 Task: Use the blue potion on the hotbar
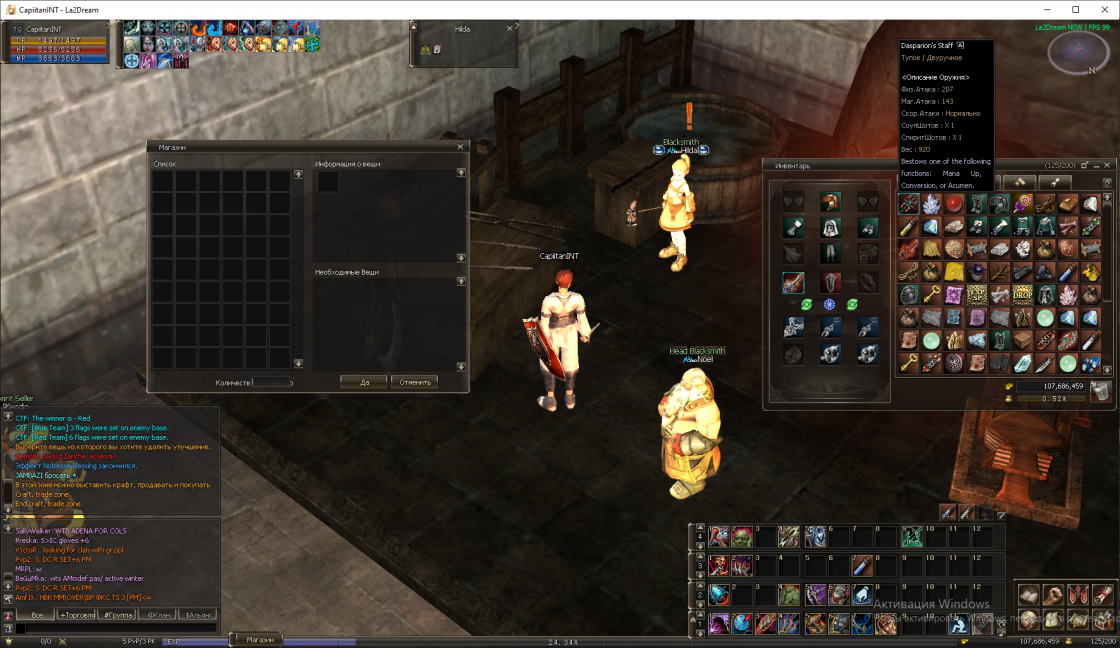[x=861, y=567]
